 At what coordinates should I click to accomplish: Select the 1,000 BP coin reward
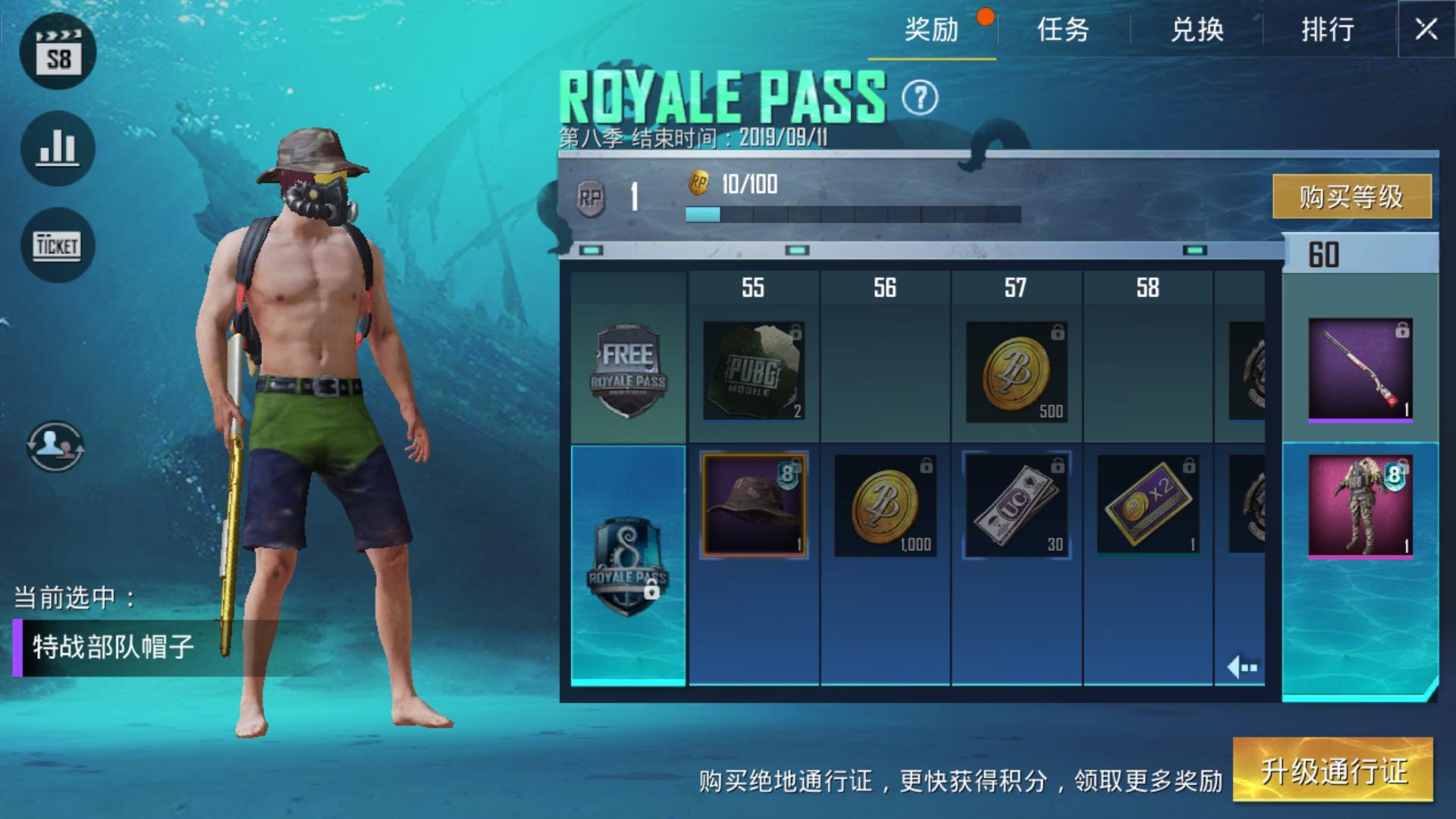(884, 504)
